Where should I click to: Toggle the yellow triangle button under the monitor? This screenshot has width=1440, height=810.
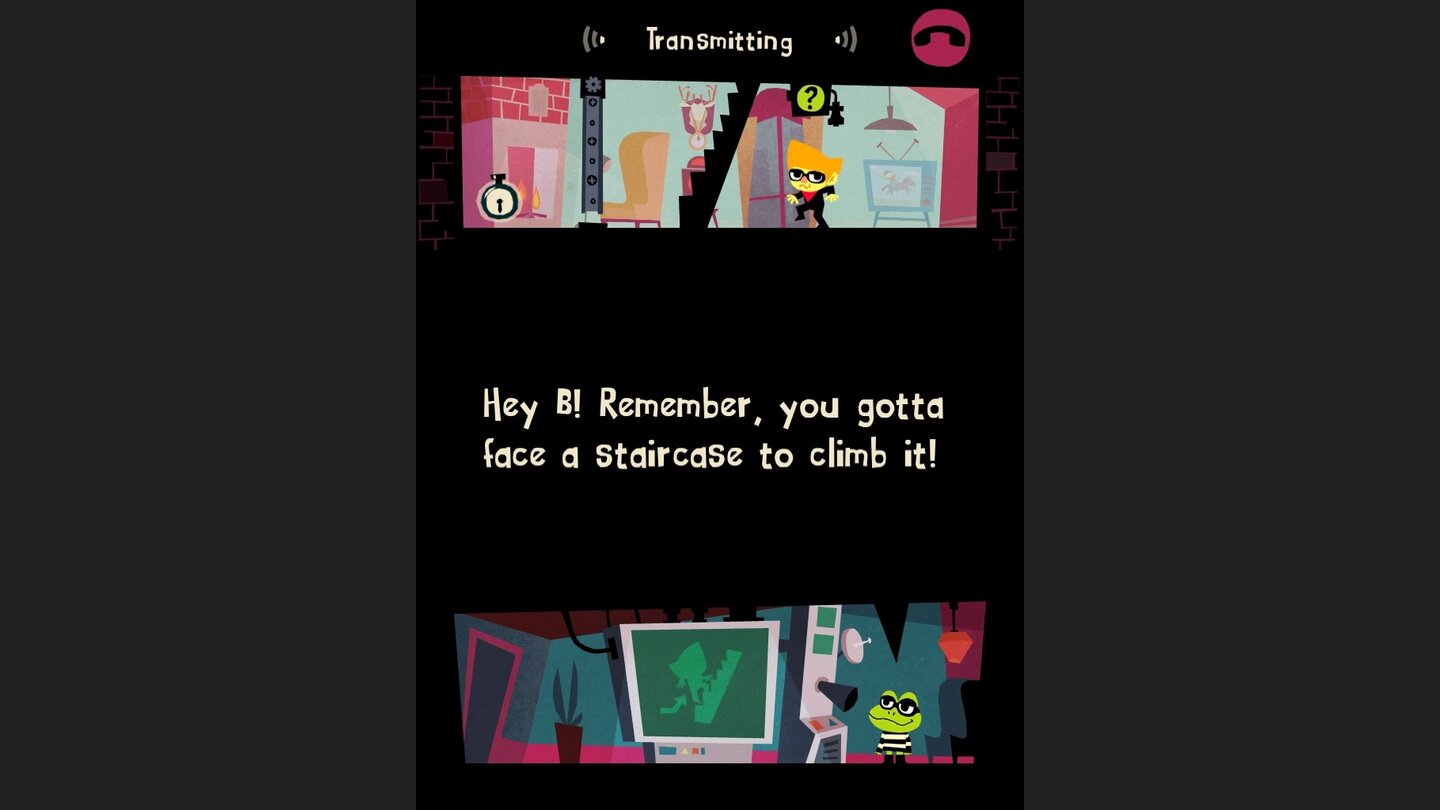pyautogui.click(x=685, y=750)
